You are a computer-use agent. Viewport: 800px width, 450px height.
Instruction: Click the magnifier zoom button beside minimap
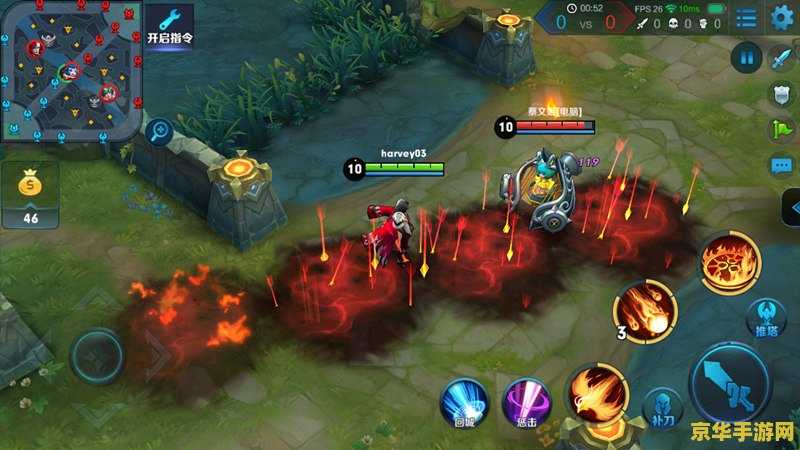click(158, 130)
